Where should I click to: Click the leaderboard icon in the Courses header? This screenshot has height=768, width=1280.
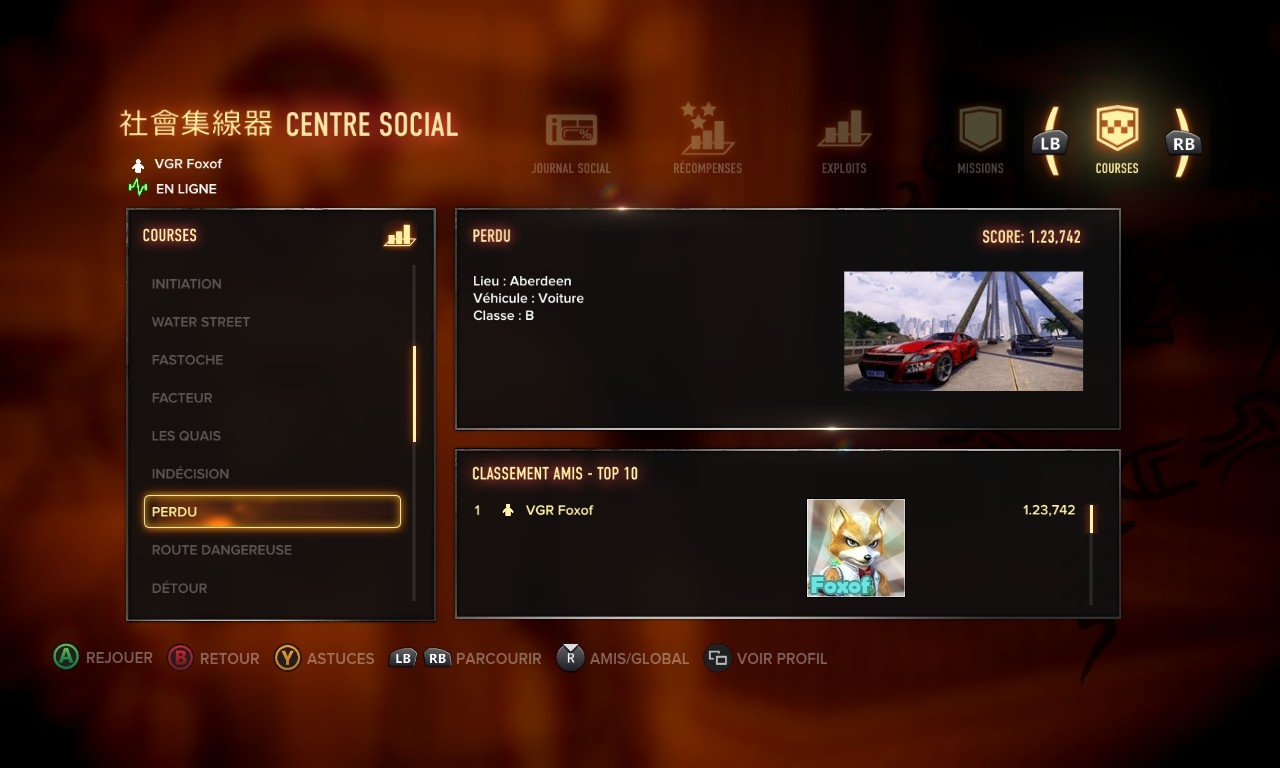(399, 236)
